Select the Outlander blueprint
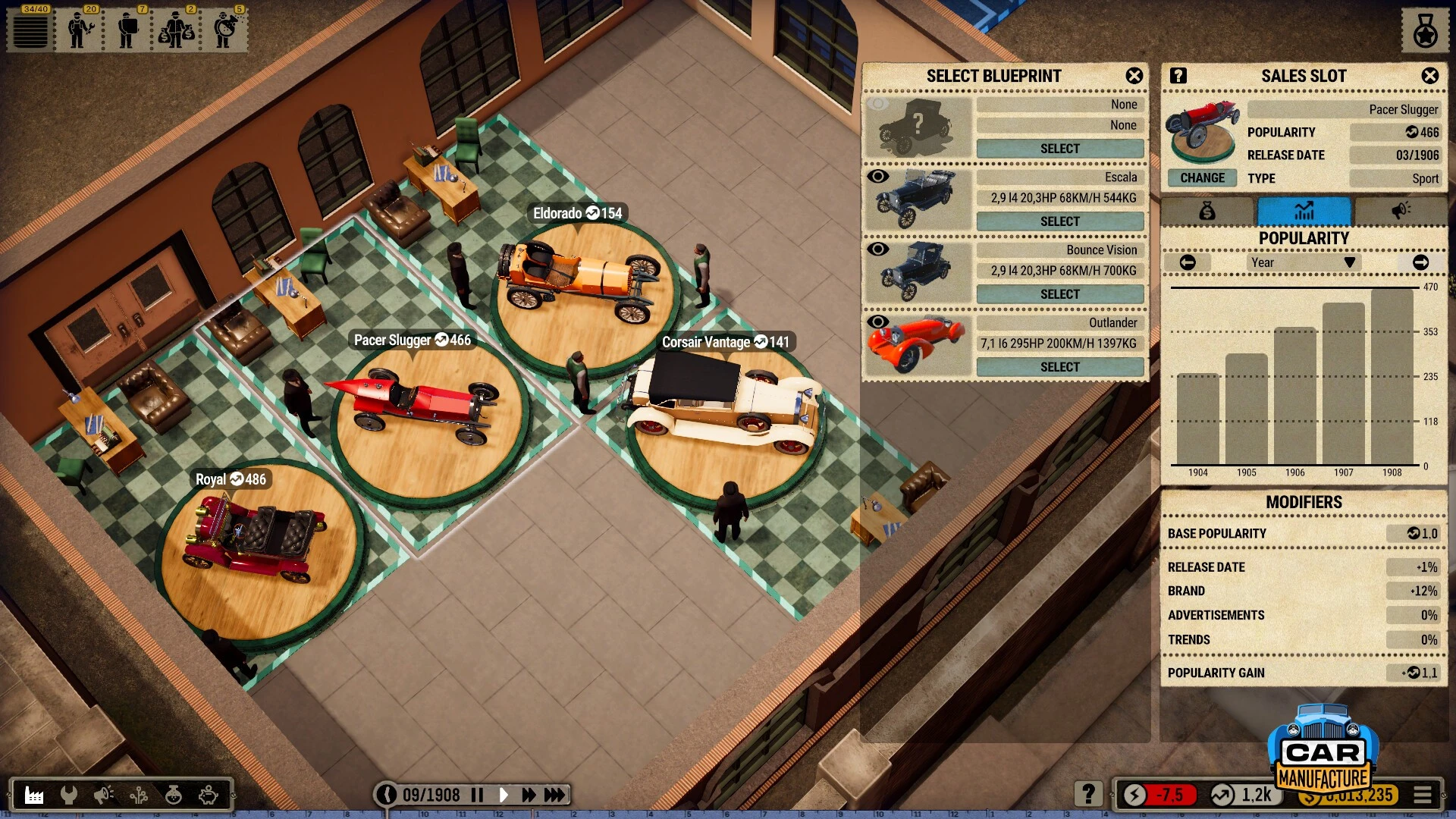 coord(1059,367)
